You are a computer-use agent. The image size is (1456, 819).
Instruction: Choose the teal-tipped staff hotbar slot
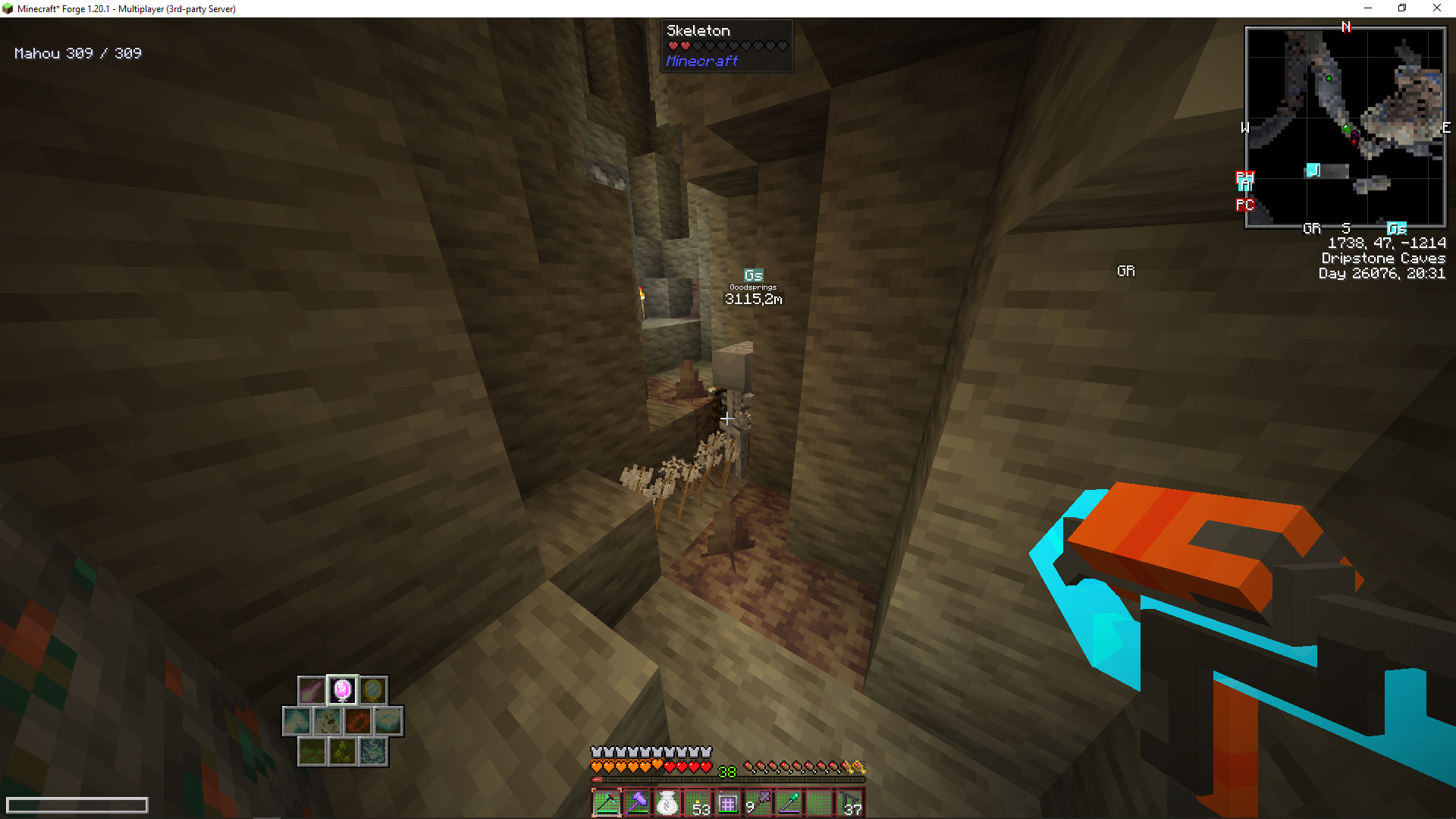coord(789,803)
